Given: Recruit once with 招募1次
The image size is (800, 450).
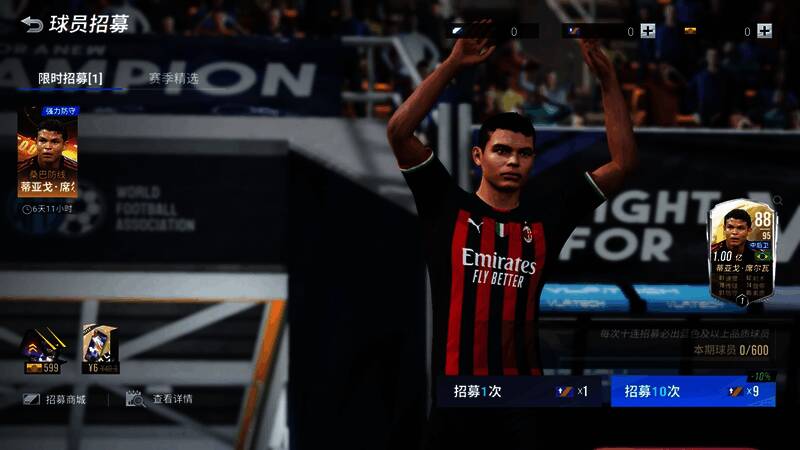Looking at the screenshot, I should point(522,391).
